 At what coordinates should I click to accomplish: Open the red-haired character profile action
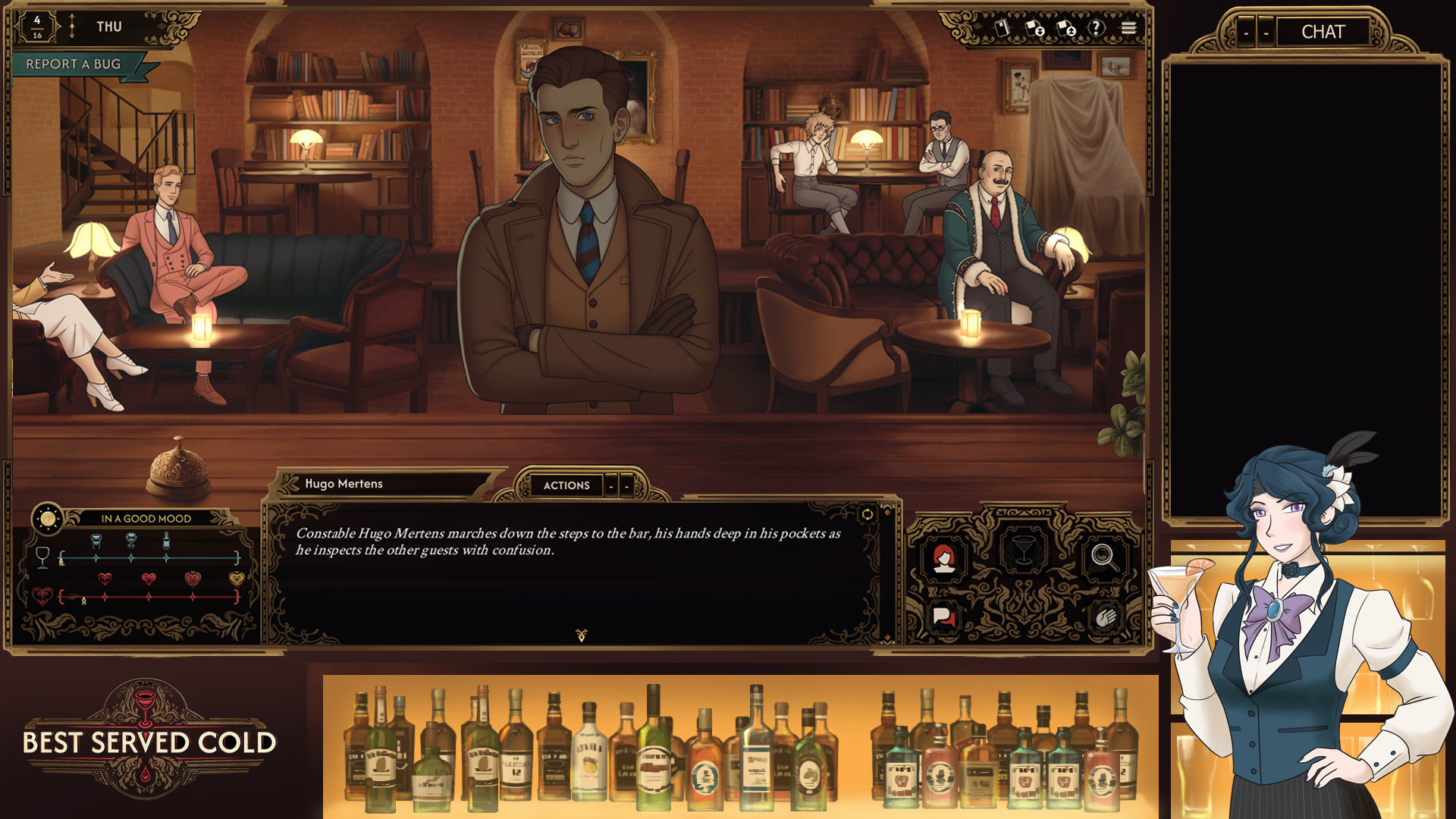[x=943, y=559]
